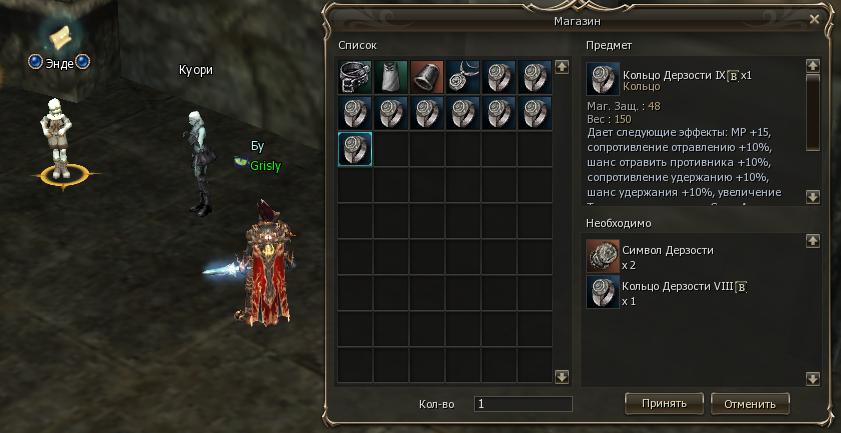Select the pendant necklace item slot
The height and width of the screenshot is (433, 841).
(463, 77)
